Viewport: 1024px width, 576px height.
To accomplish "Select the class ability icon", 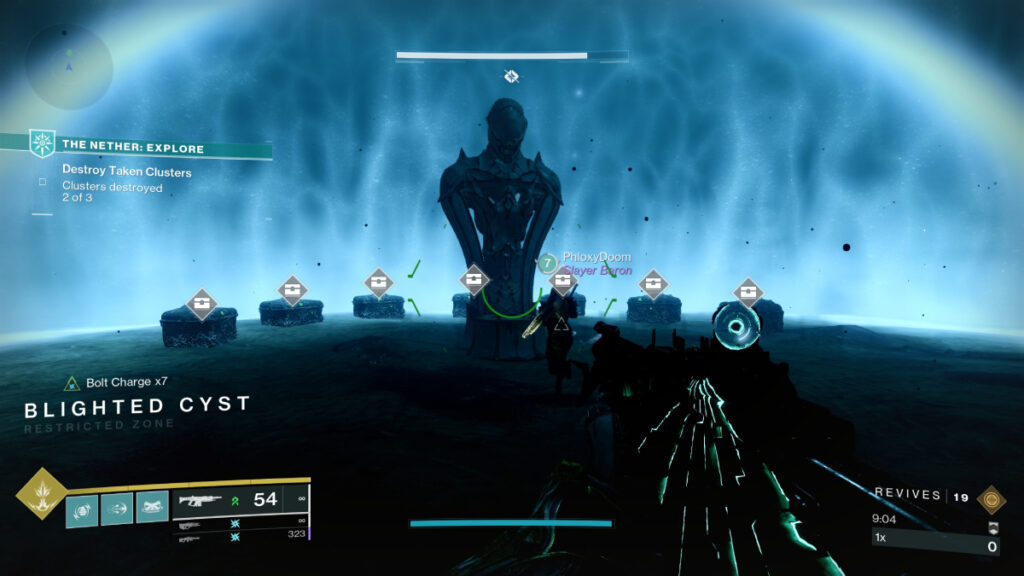I will coord(152,510).
